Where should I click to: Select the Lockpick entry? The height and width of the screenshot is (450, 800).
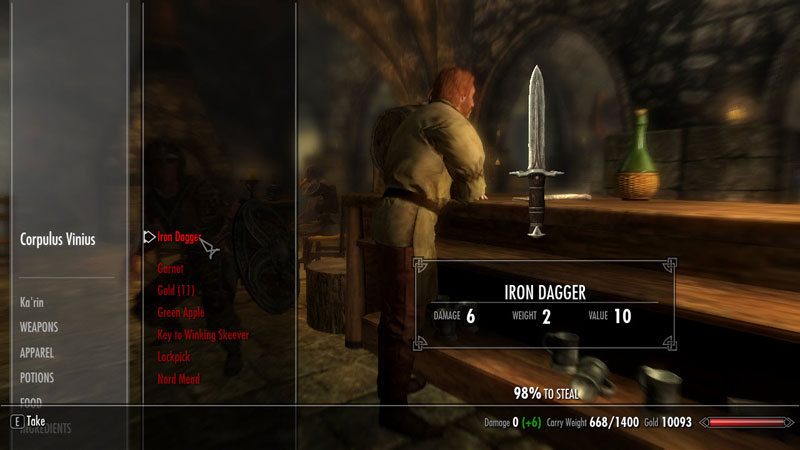(174, 357)
